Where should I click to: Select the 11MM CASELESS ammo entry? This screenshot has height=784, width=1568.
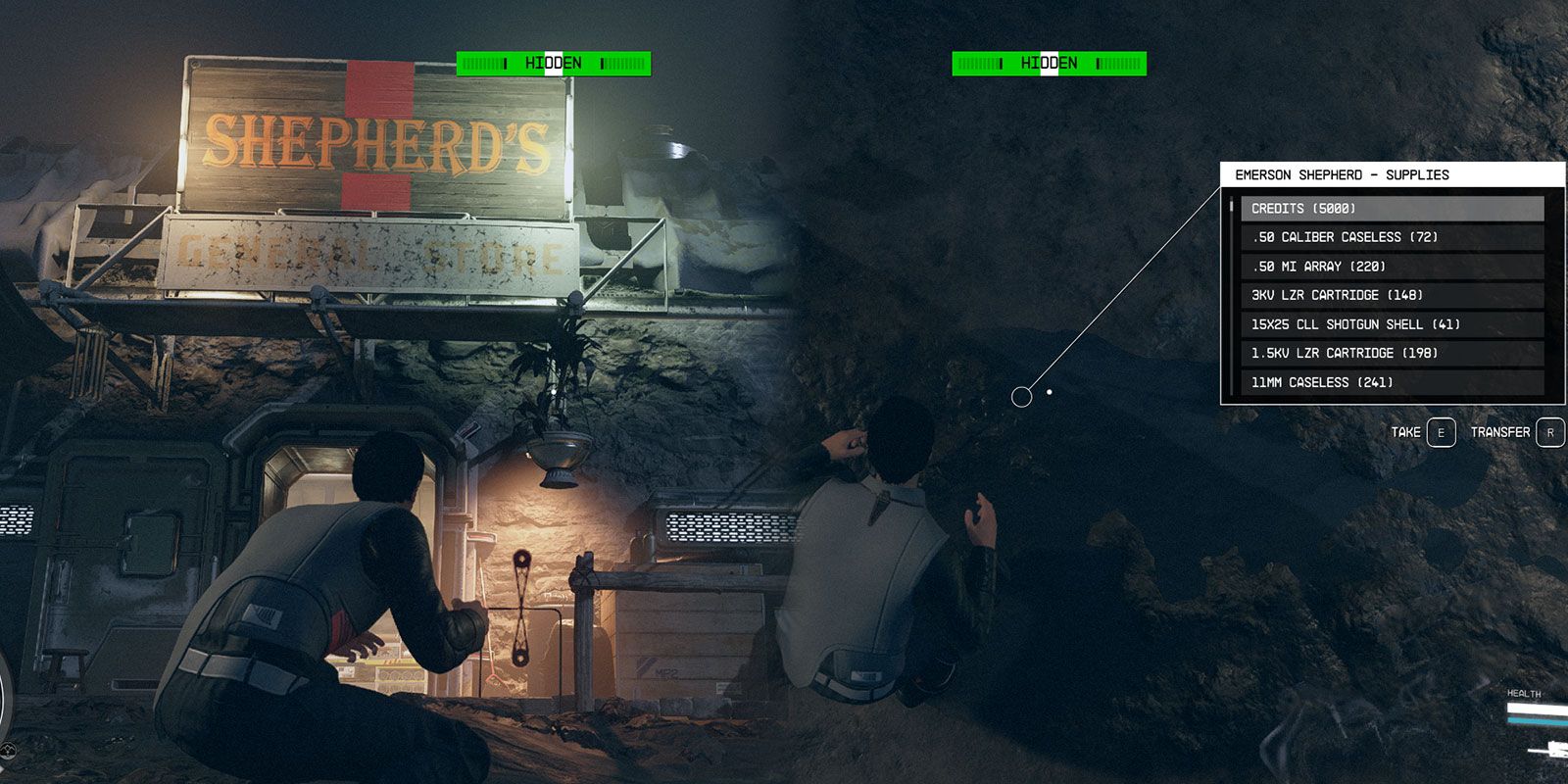1392,382
